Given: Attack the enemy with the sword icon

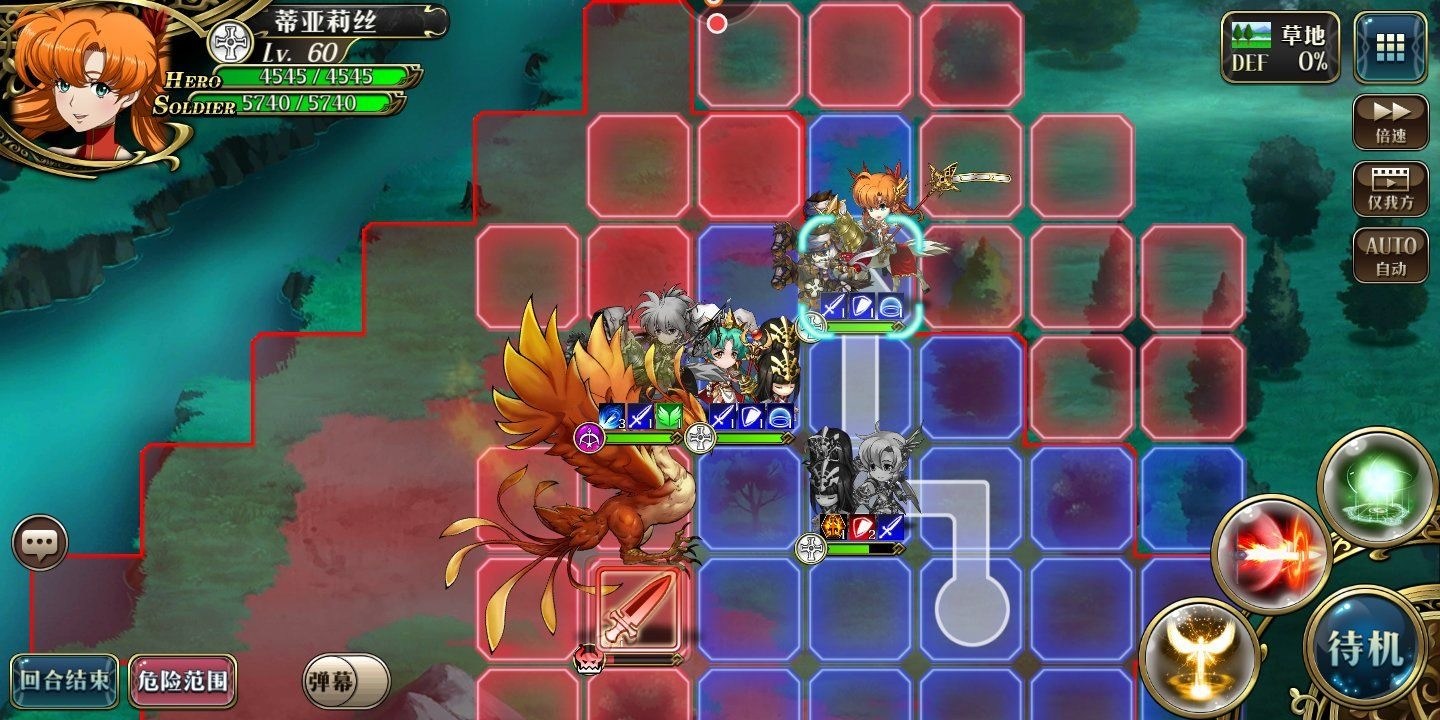Looking at the screenshot, I should [637, 608].
